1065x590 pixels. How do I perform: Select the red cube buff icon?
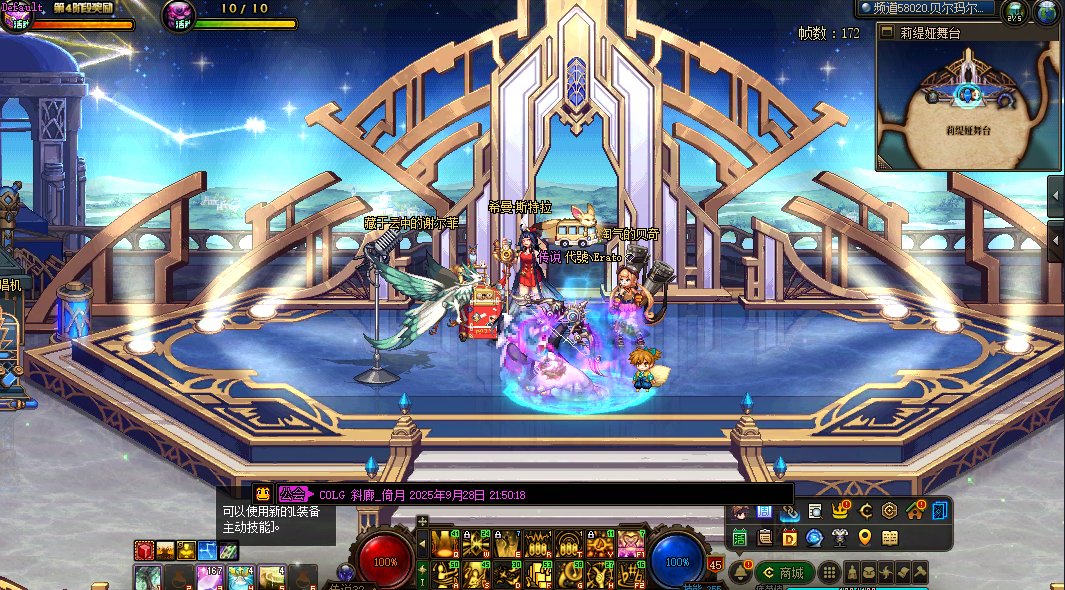tap(145, 550)
